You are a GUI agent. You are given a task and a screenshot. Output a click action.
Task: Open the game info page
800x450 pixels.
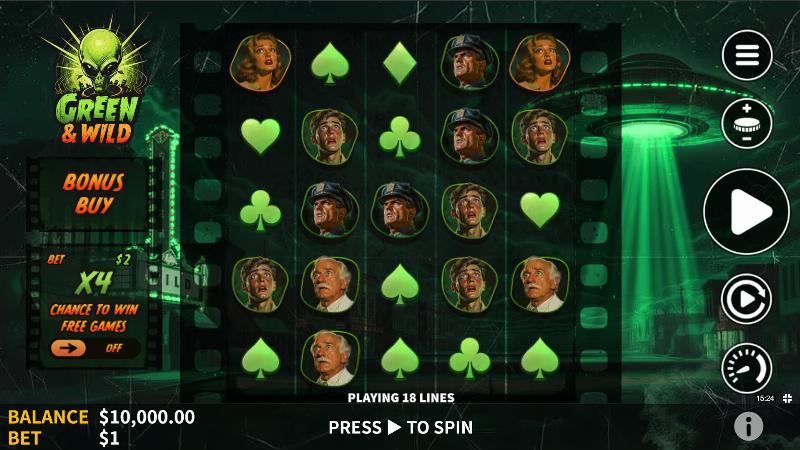point(748,427)
